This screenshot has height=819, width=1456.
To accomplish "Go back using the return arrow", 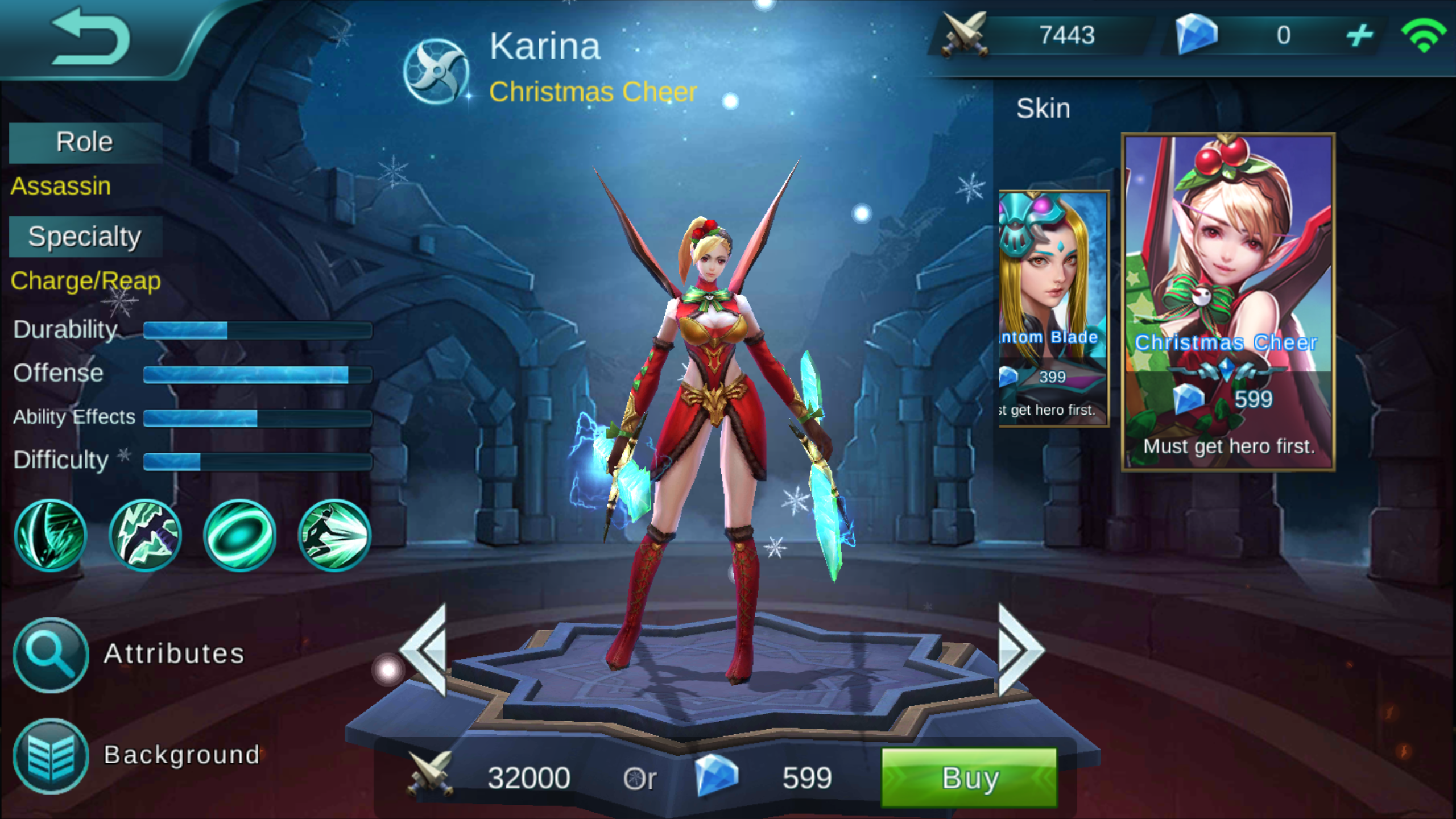I will coord(91,37).
